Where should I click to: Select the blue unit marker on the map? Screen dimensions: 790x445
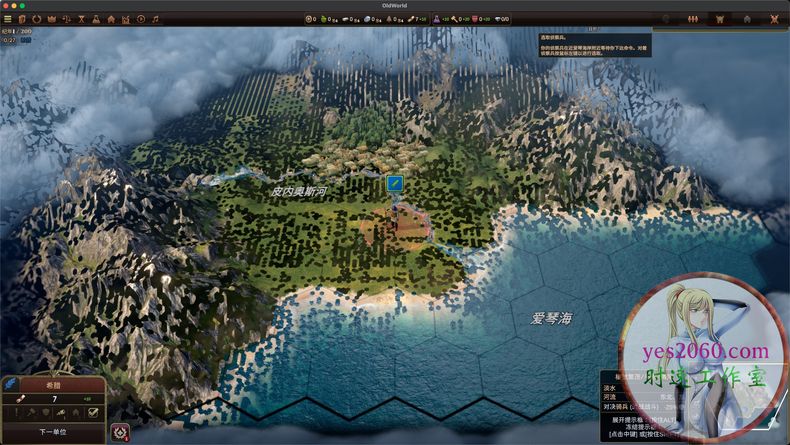pos(394,183)
